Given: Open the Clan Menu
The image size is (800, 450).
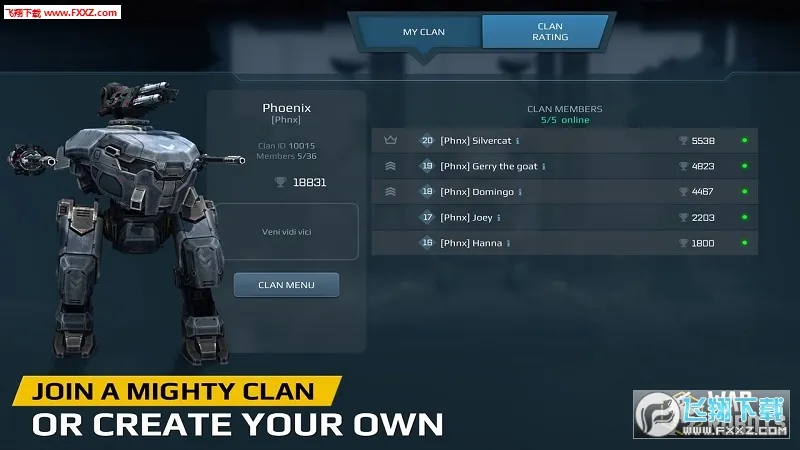Looking at the screenshot, I should point(286,285).
